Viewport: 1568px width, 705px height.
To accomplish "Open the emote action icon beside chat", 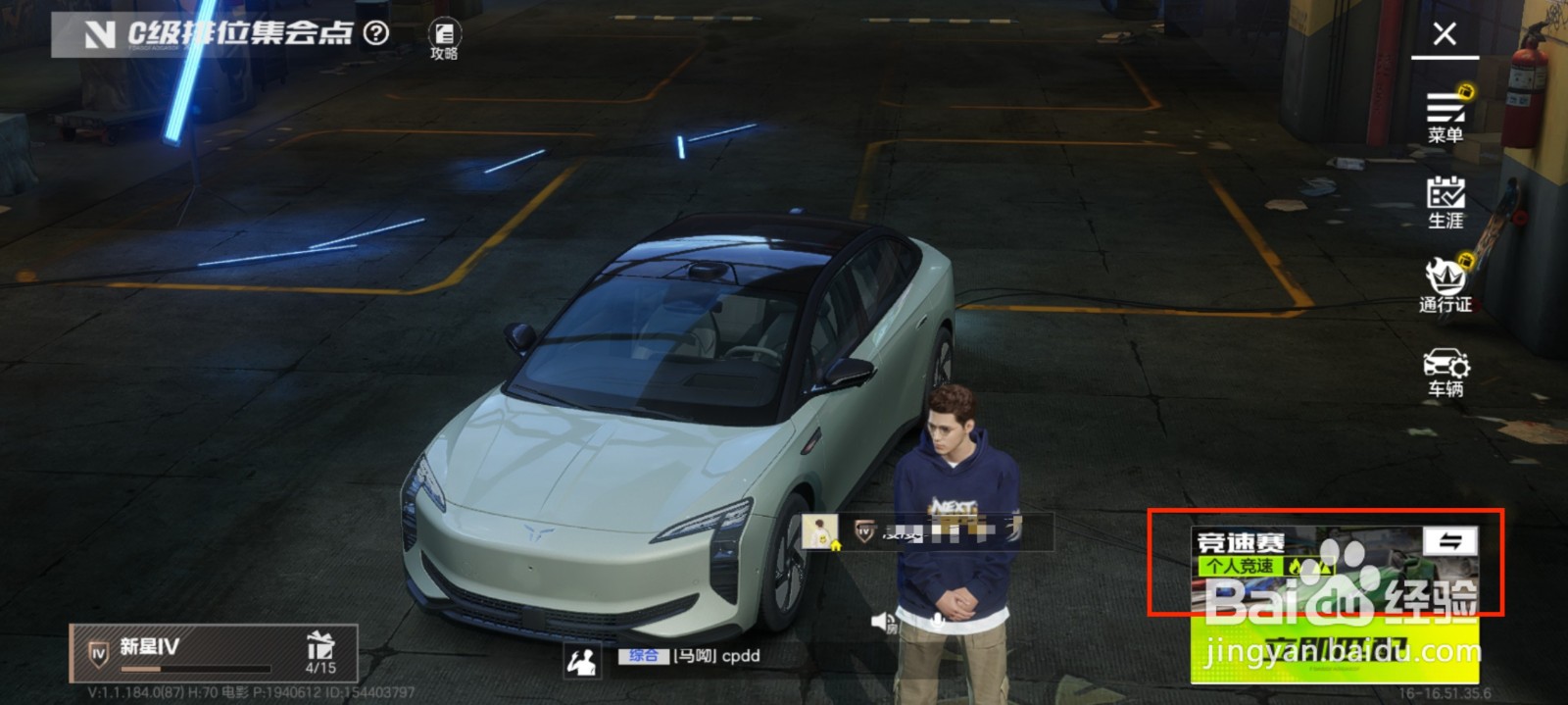I will click(x=582, y=661).
